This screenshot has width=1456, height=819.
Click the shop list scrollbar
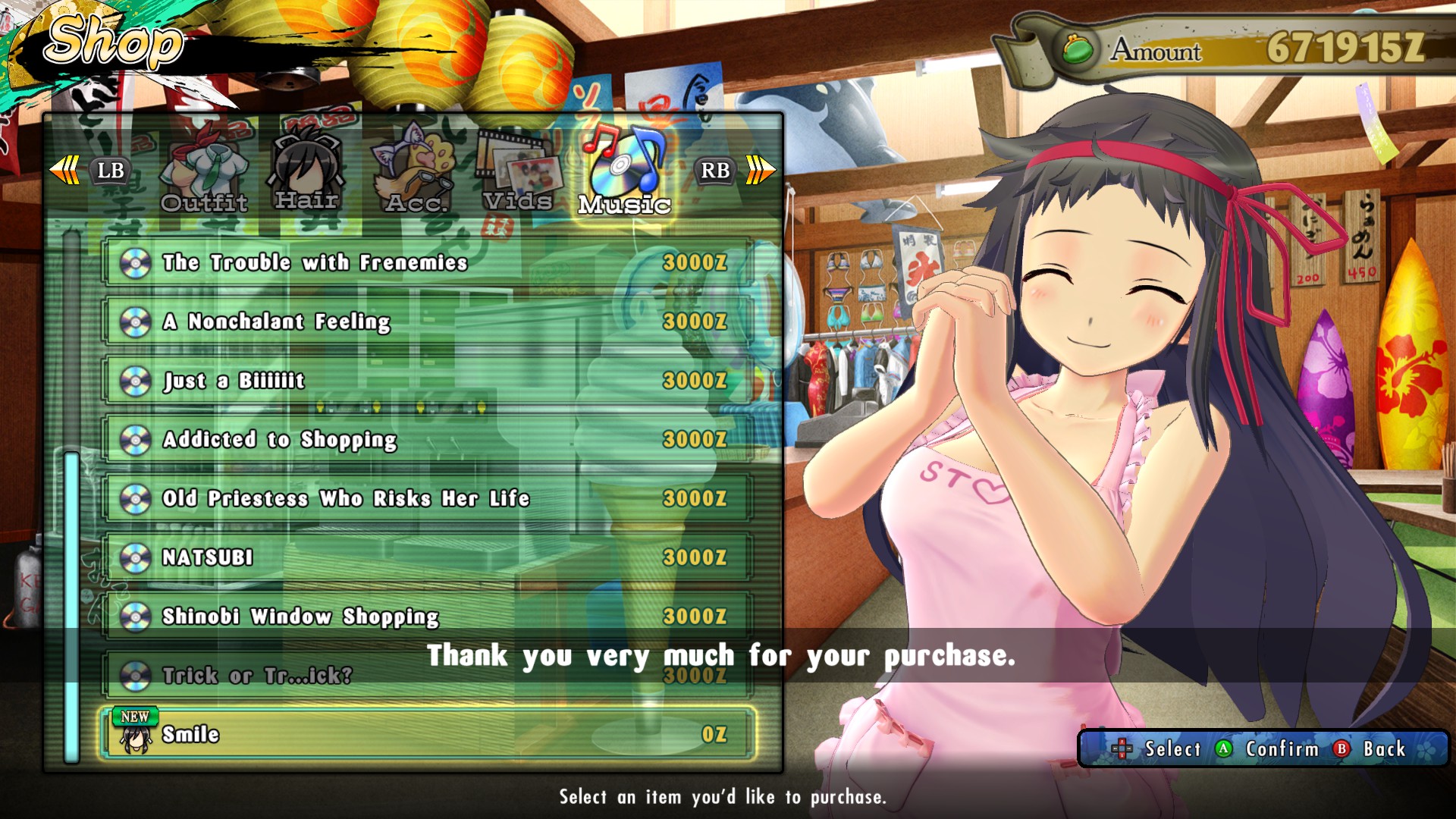pos(72,605)
